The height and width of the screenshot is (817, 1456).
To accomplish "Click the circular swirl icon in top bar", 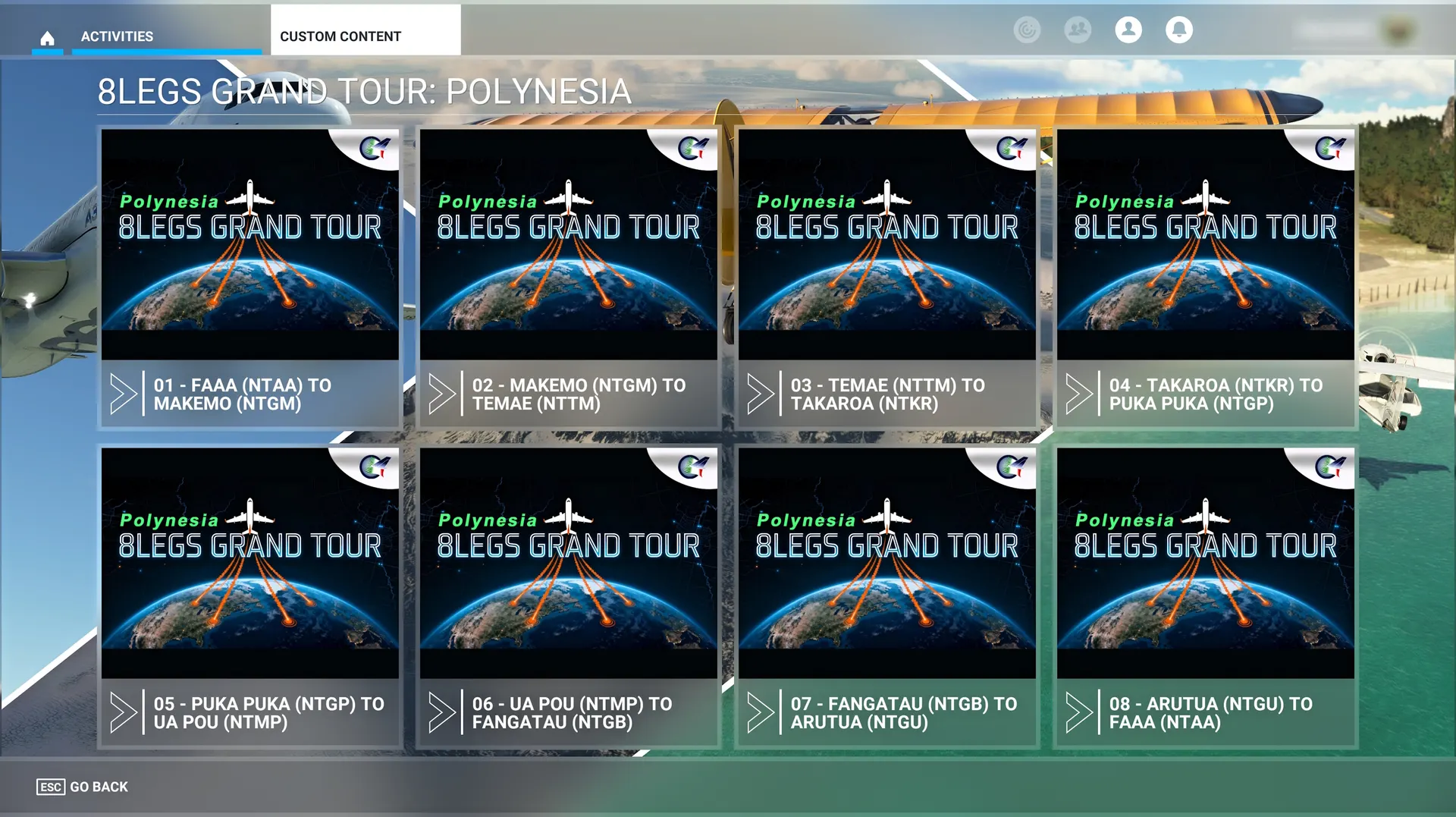I will coord(1027,30).
